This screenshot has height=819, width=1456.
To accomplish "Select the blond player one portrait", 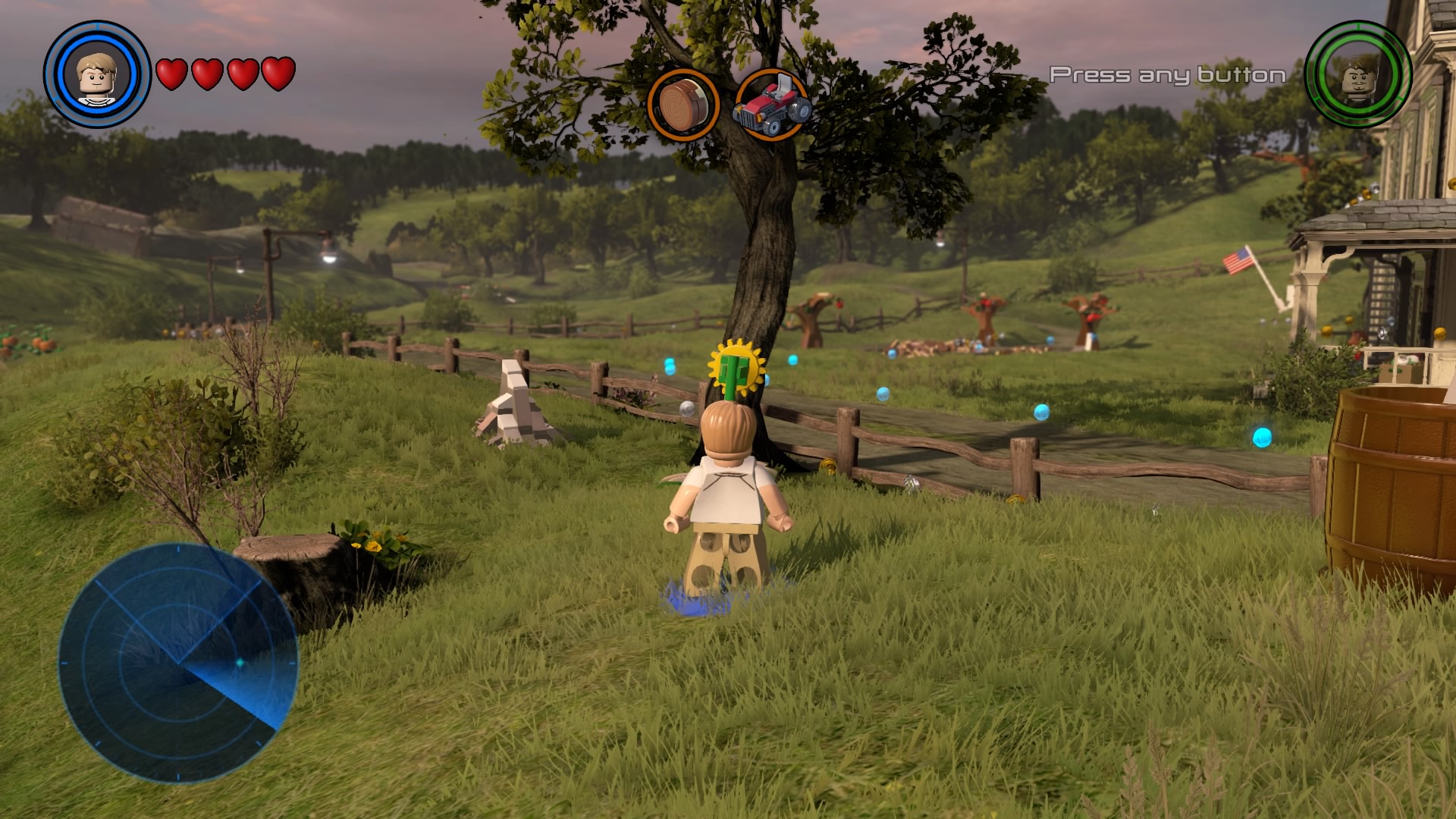I will (x=97, y=74).
